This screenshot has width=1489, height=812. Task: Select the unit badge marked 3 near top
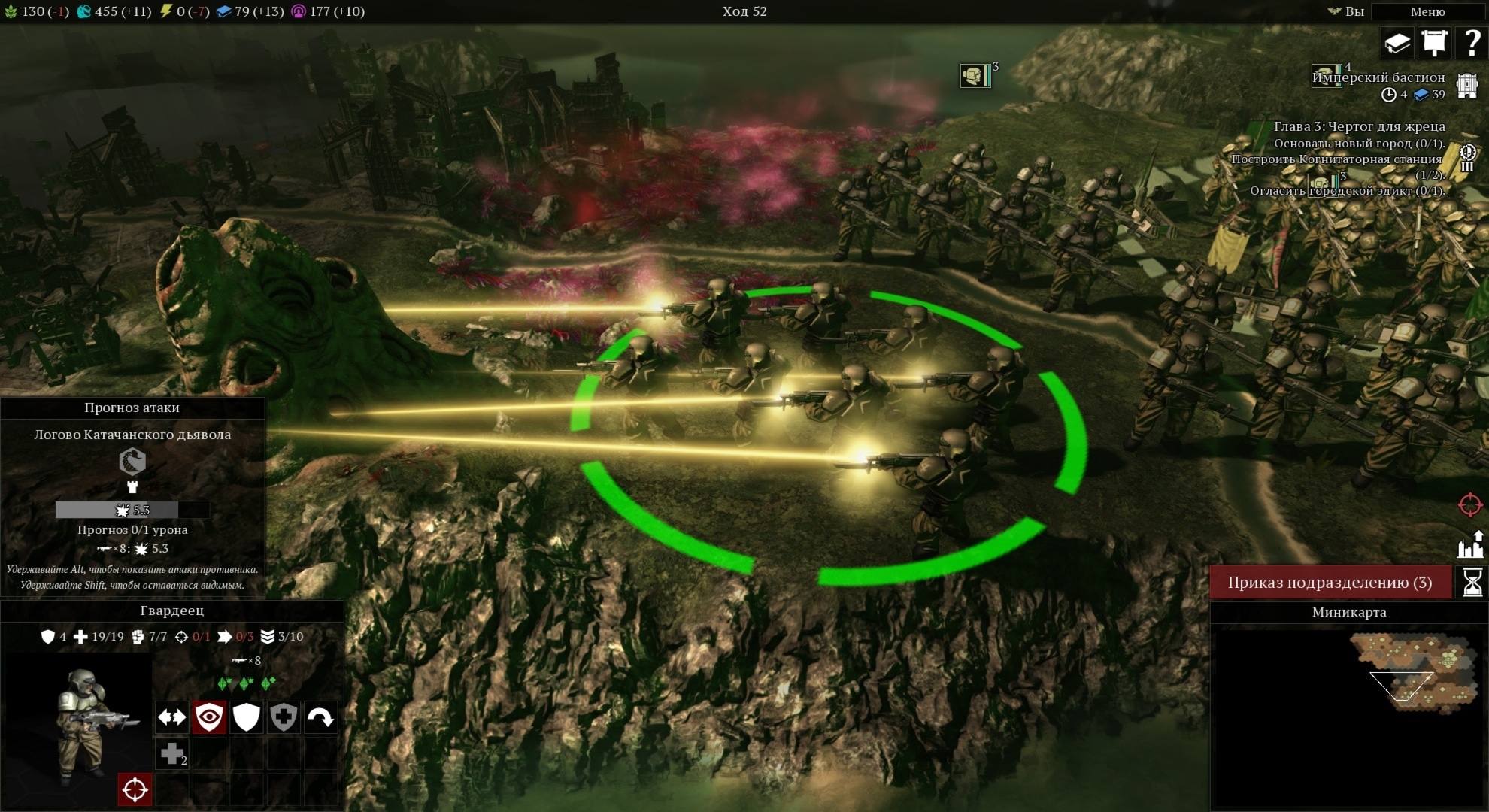(975, 76)
